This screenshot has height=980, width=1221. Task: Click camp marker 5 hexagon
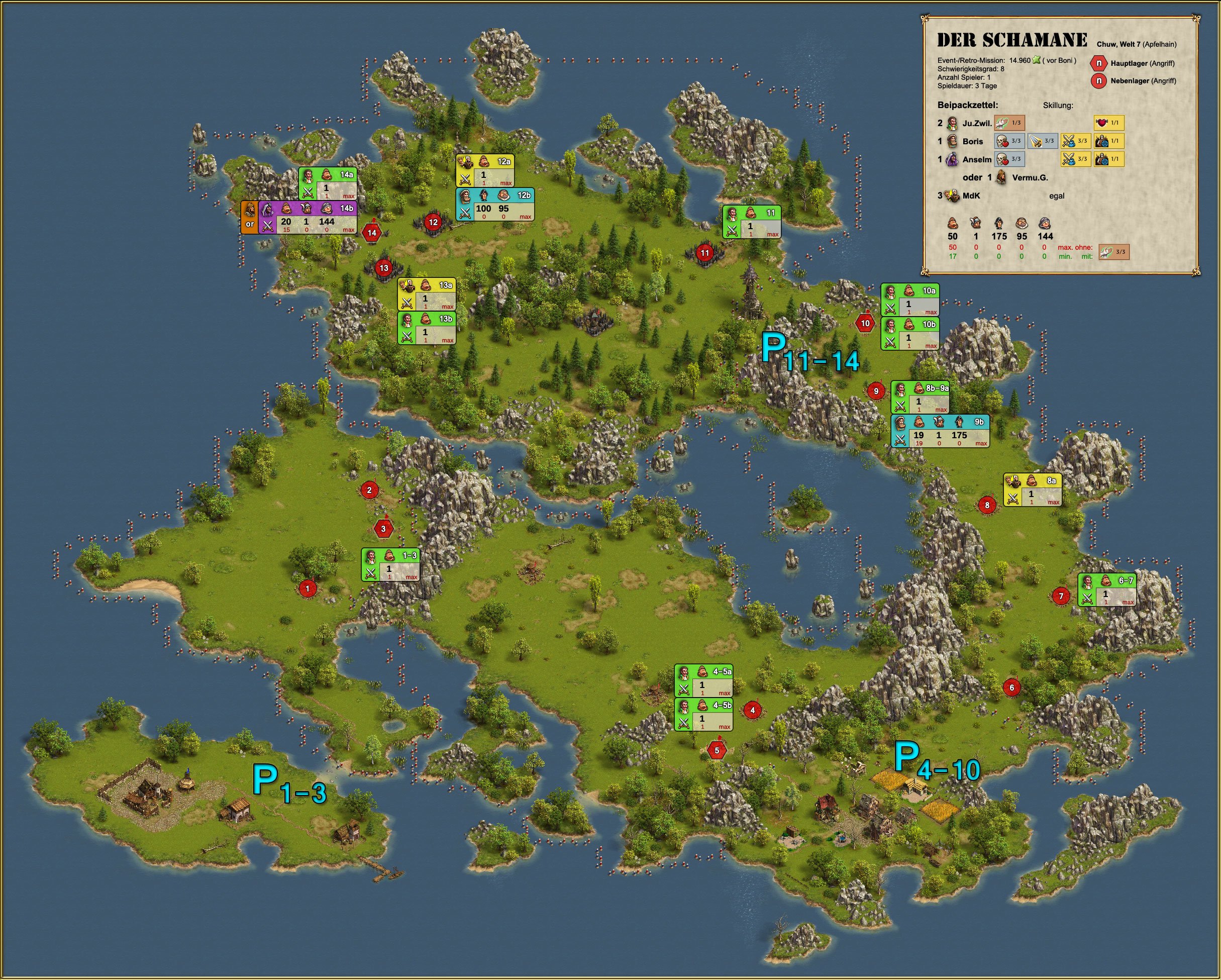tap(717, 750)
